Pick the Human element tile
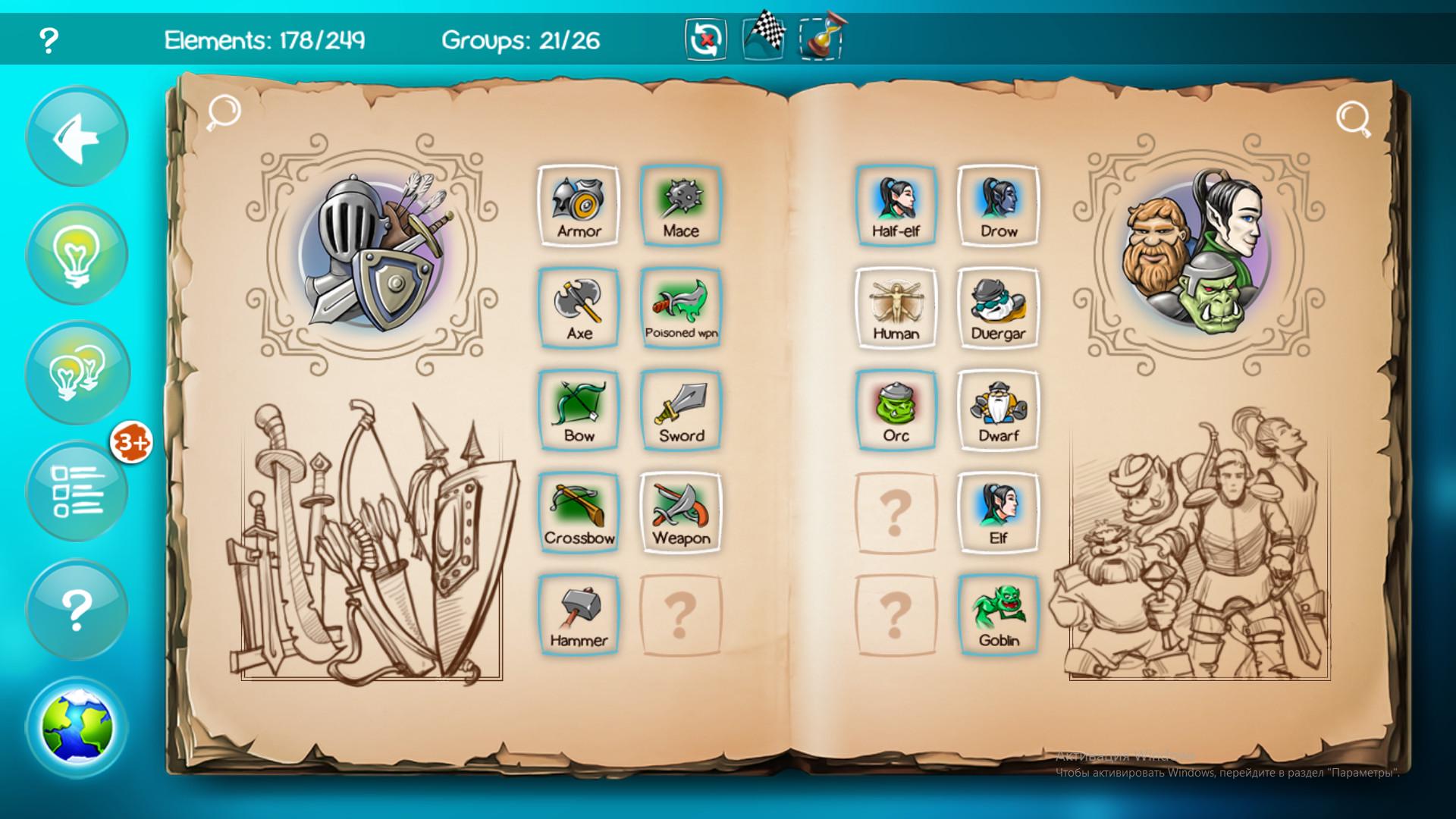1456x819 pixels. 896,308
